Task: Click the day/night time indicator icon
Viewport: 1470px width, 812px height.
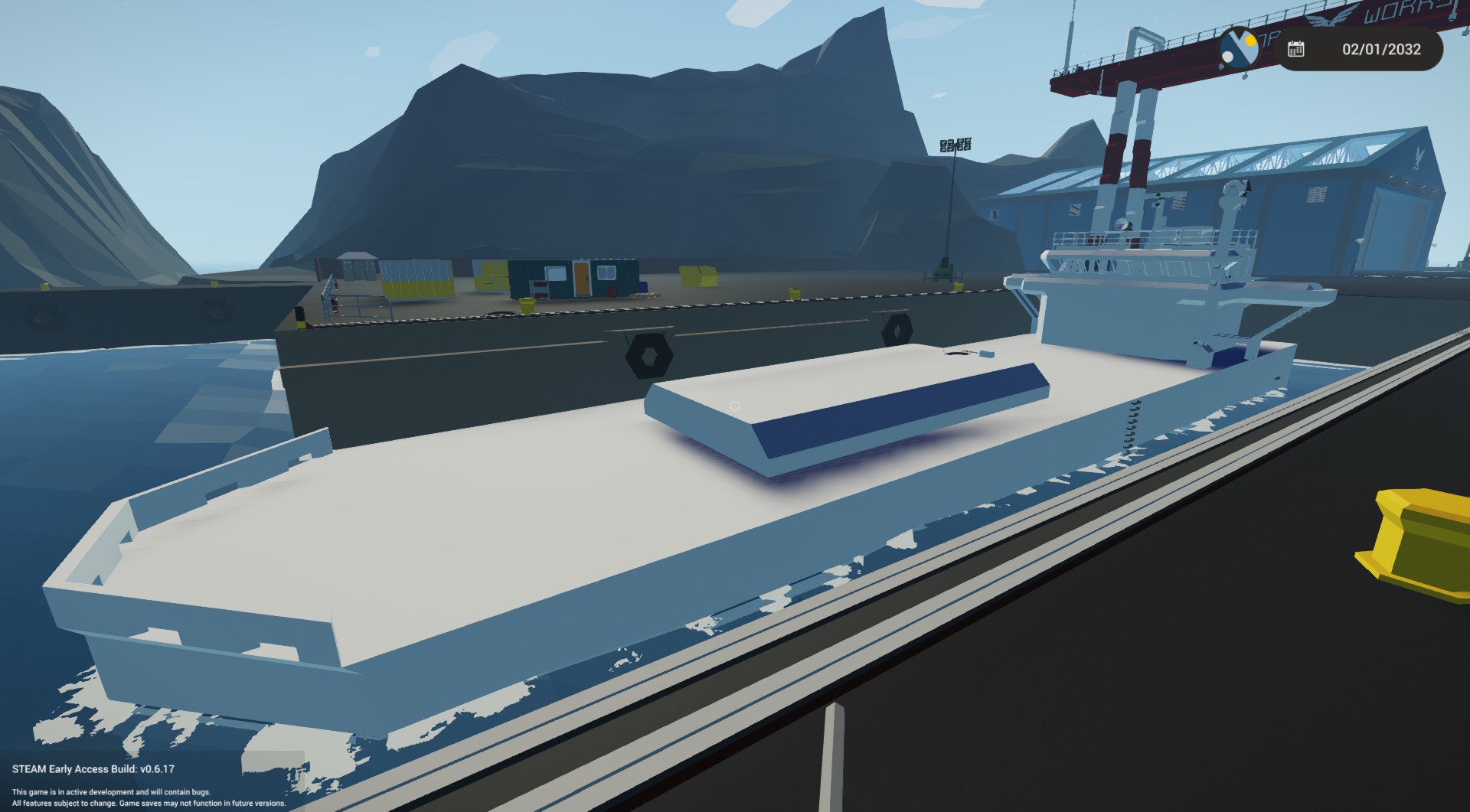Action: [1240, 49]
